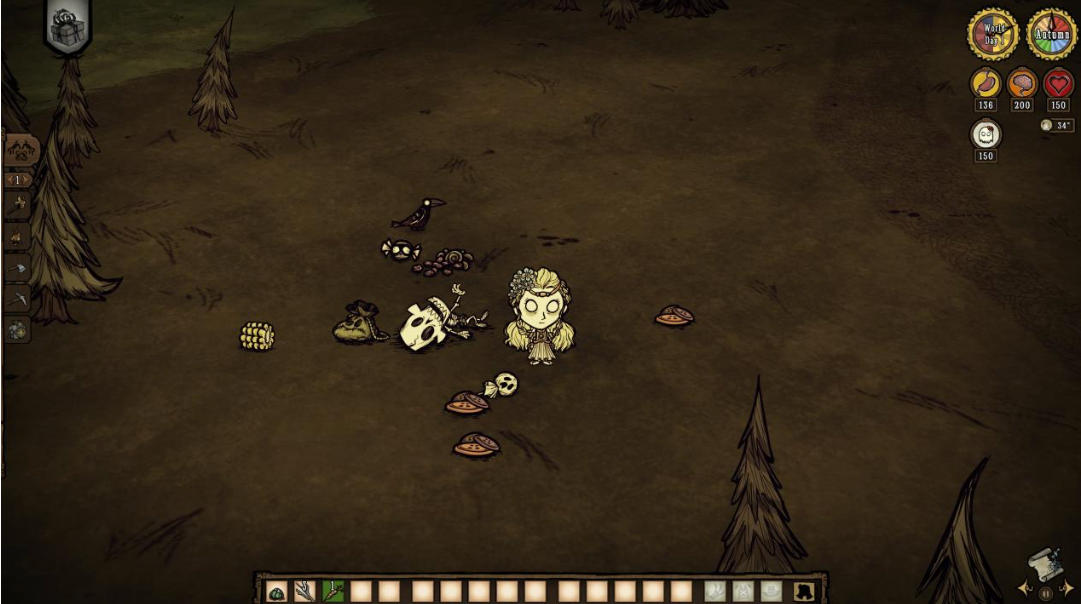Select the first inventory slot's green item
The width and height of the screenshot is (1081, 604).
coord(277,591)
